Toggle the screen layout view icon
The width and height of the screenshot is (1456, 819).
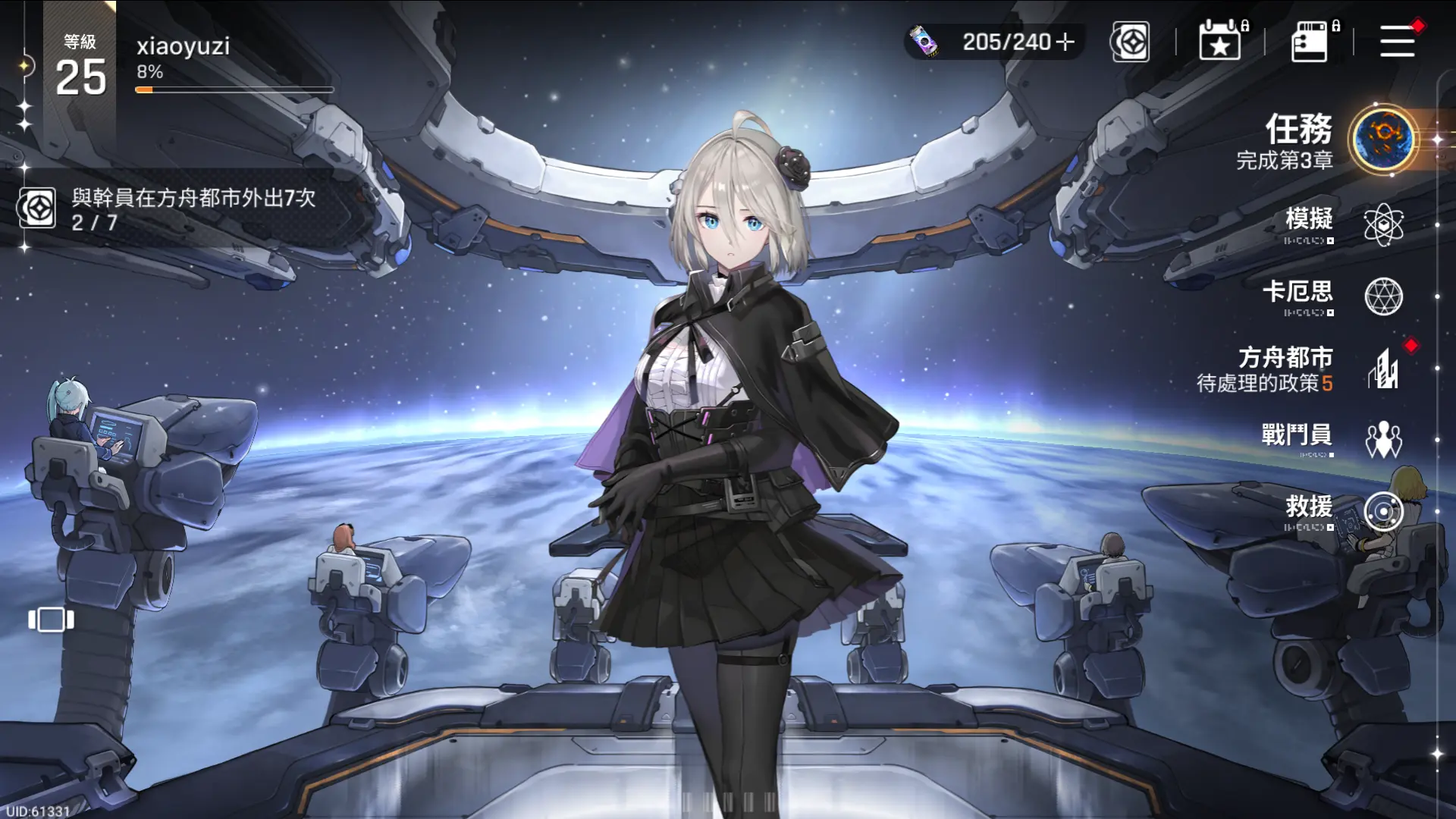[51, 620]
